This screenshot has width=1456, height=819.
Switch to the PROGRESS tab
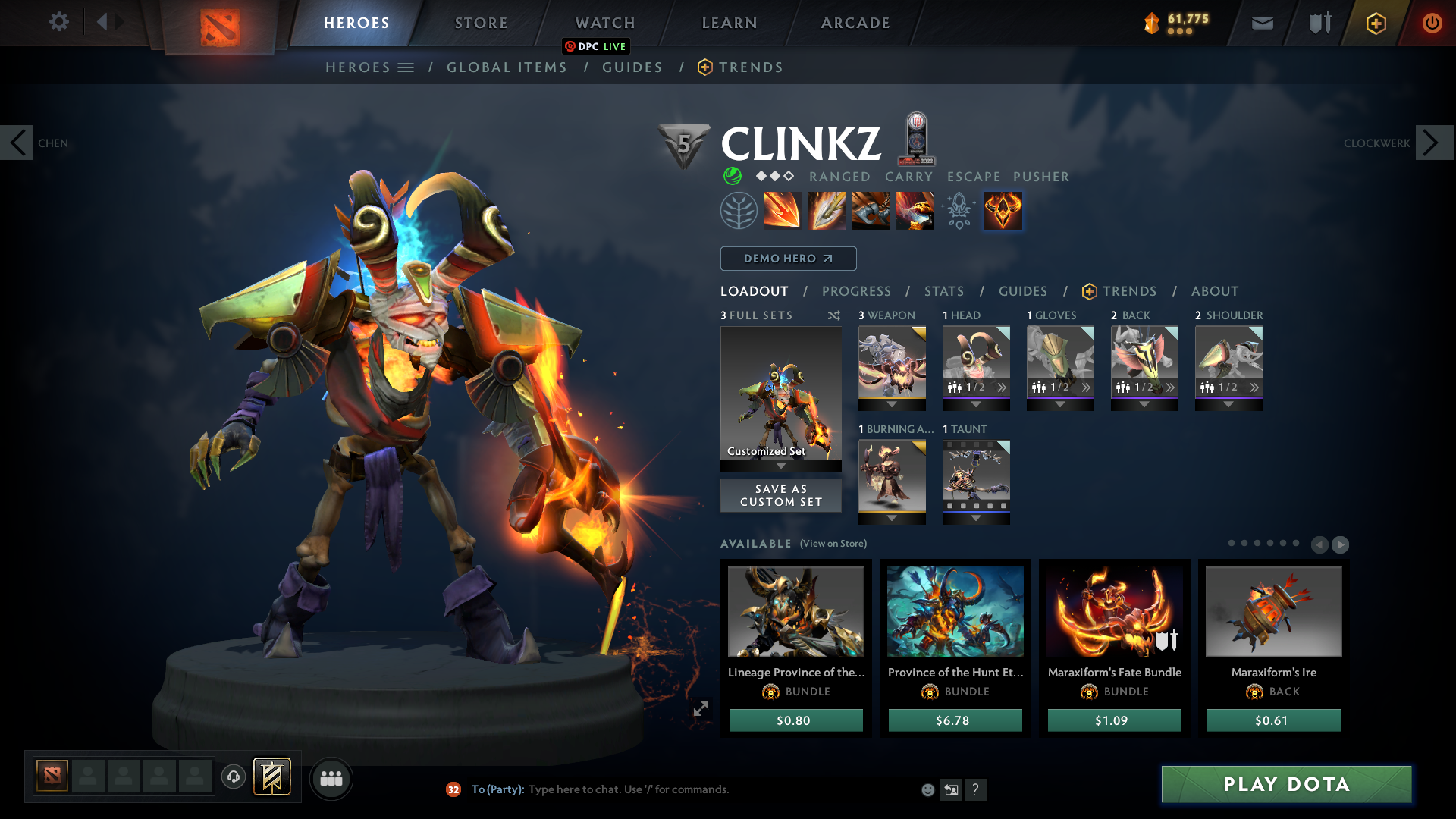click(857, 291)
